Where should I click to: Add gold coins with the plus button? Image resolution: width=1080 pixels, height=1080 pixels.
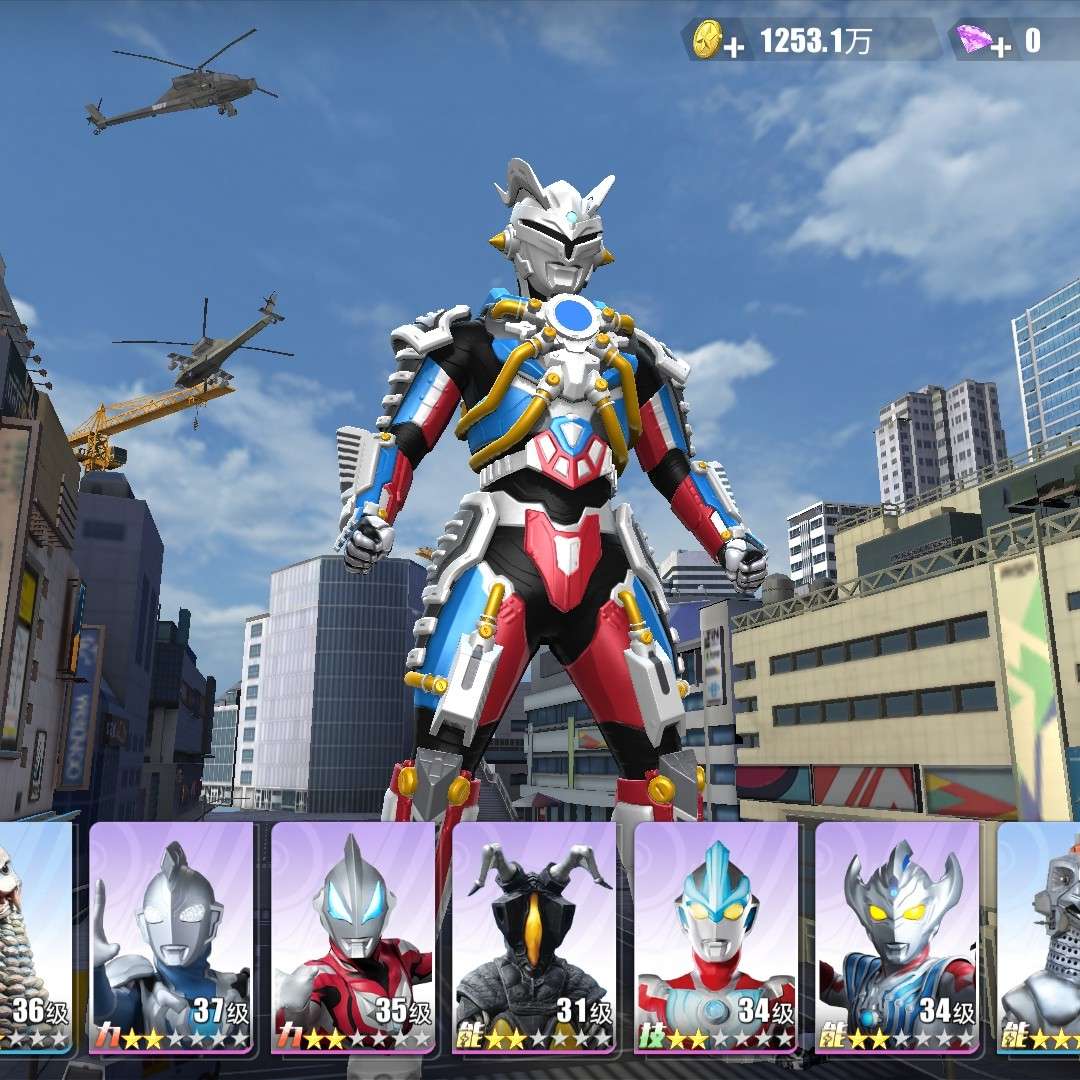(735, 48)
